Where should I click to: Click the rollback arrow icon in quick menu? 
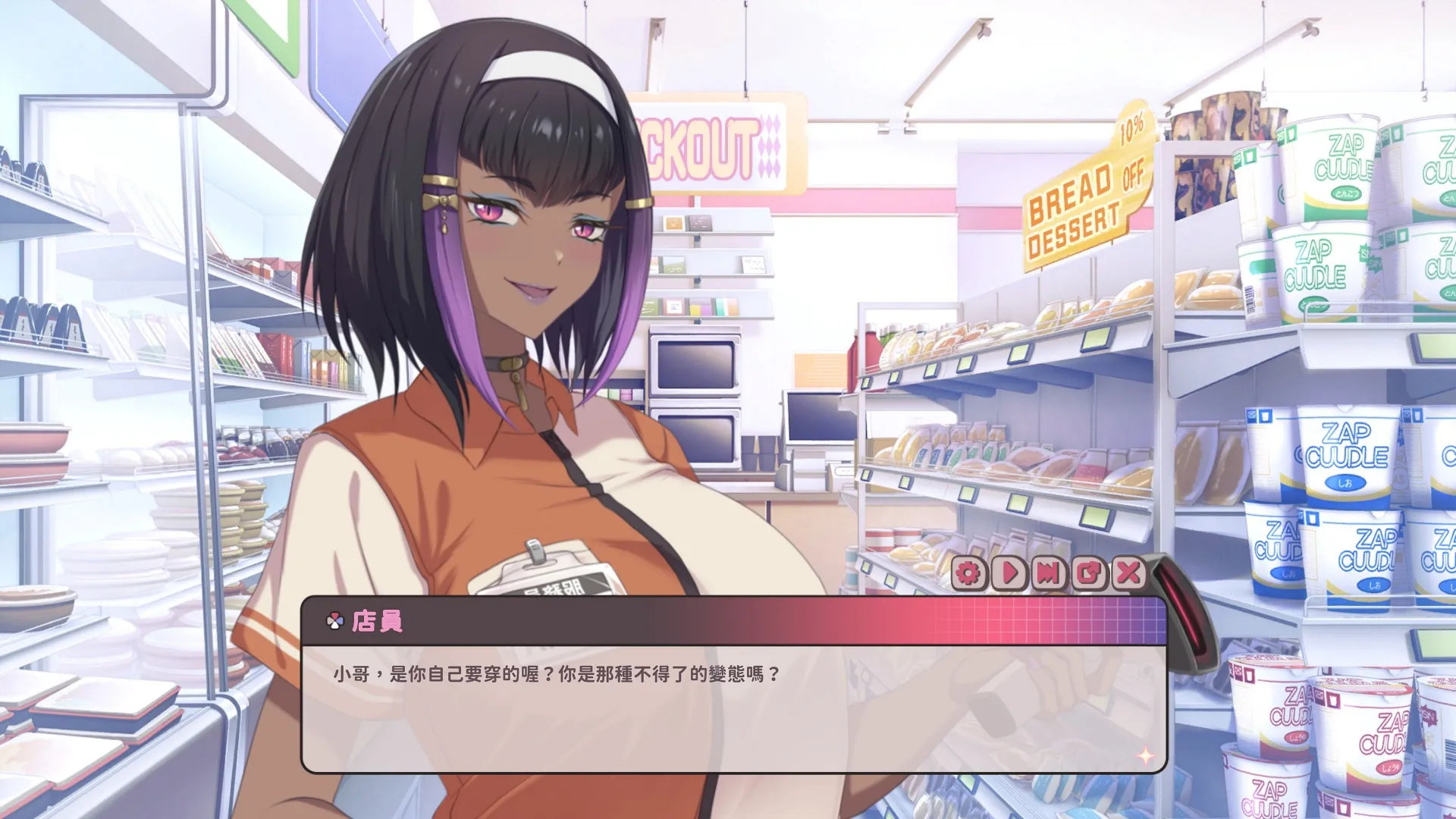tap(1090, 573)
